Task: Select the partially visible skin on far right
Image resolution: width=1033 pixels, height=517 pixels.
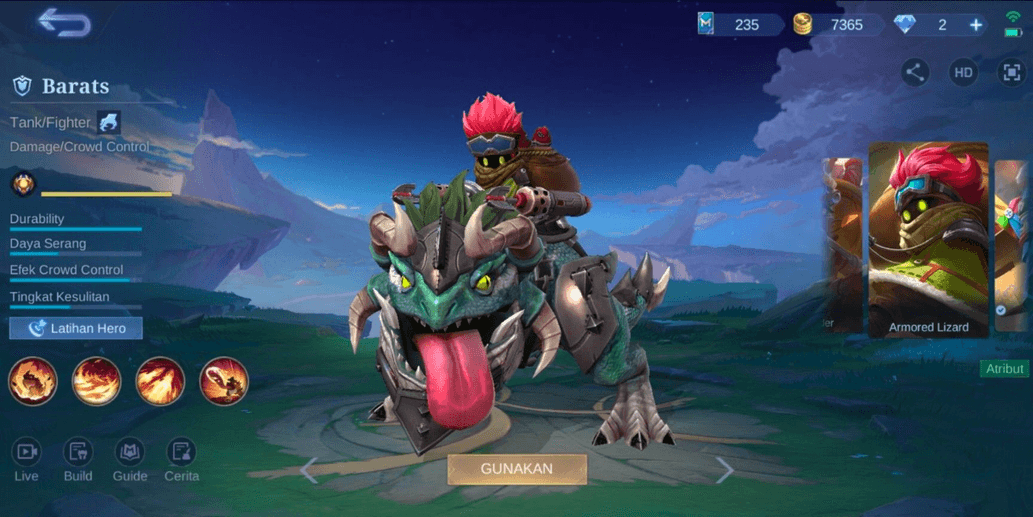Action: (x=1012, y=240)
